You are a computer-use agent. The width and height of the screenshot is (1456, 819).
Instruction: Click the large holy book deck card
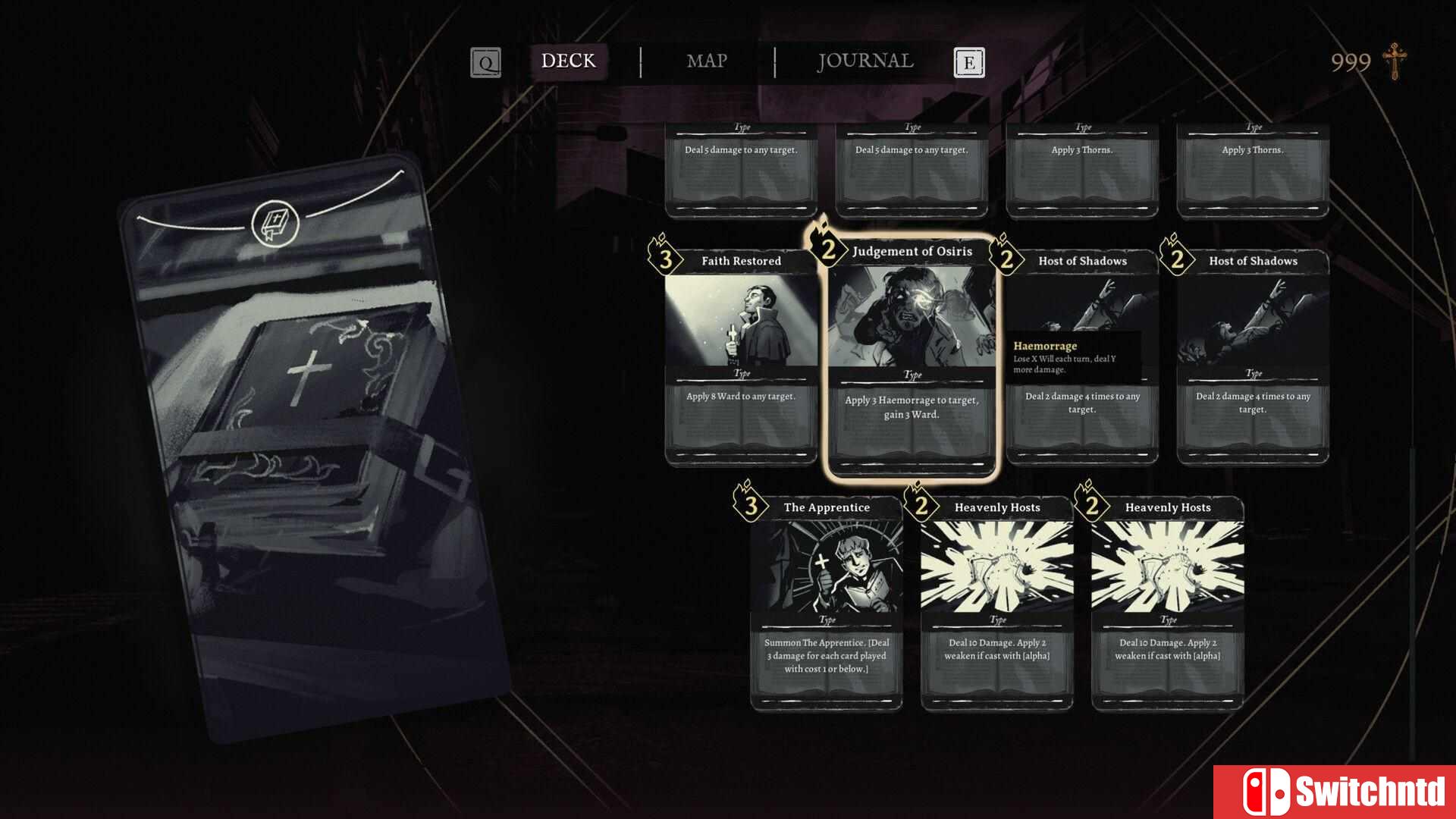click(x=315, y=447)
